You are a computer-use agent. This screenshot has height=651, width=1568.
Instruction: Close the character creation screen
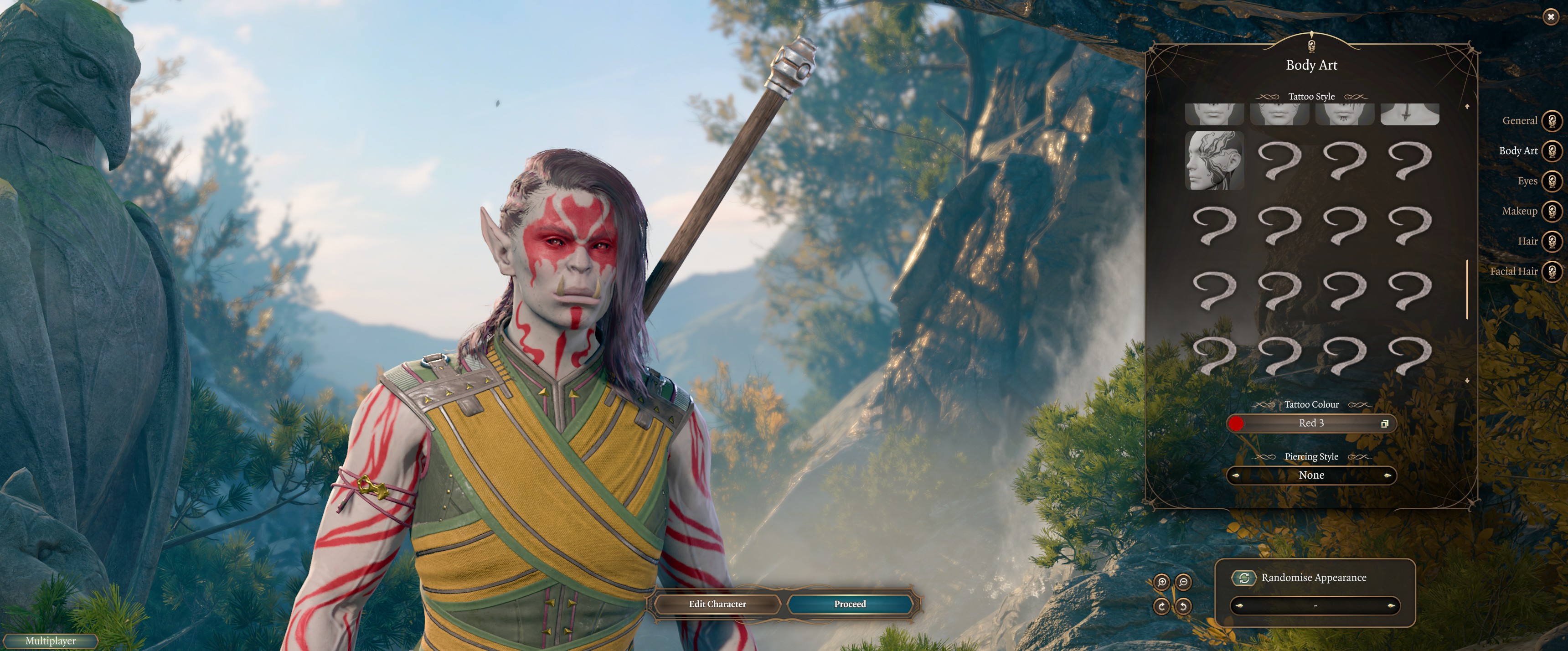click(1550, 17)
